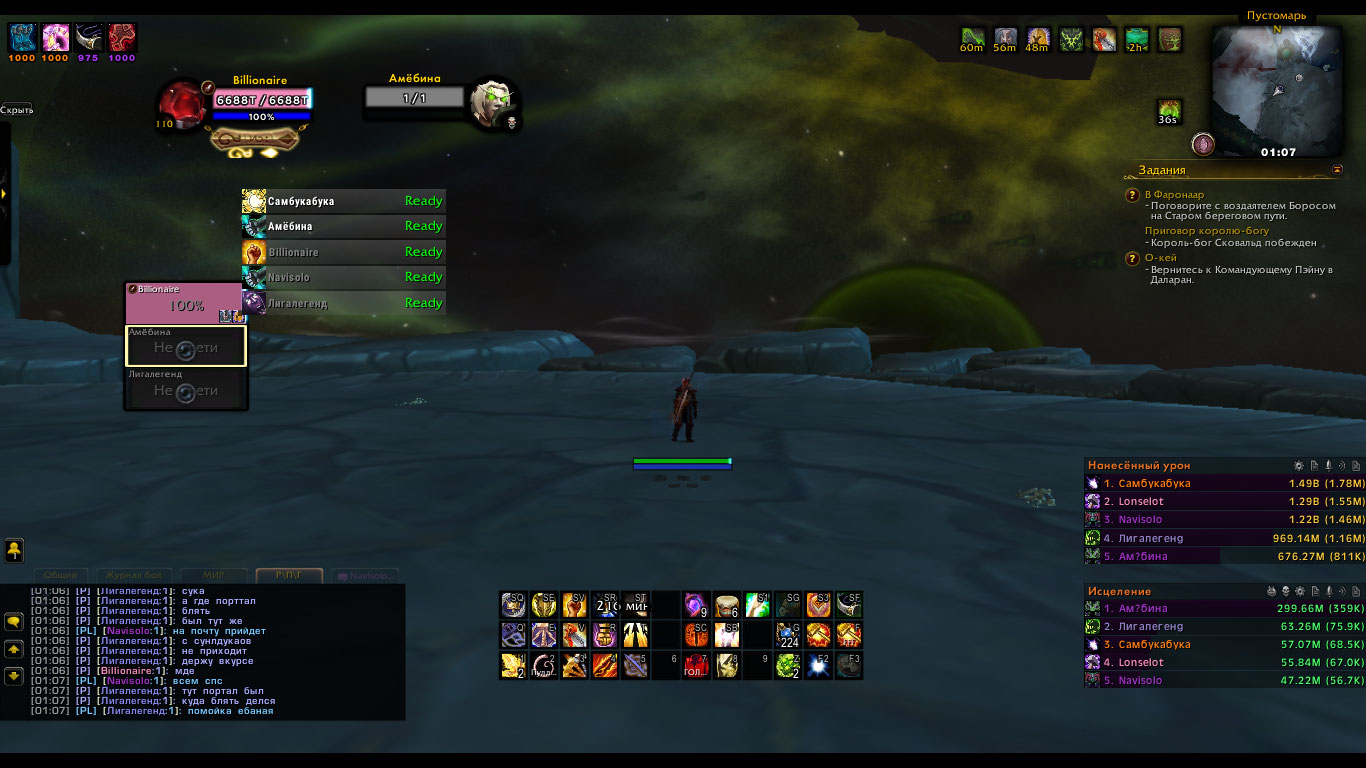Use the drum item with 6 charges
This screenshot has width=1366, height=768.
coord(727,605)
